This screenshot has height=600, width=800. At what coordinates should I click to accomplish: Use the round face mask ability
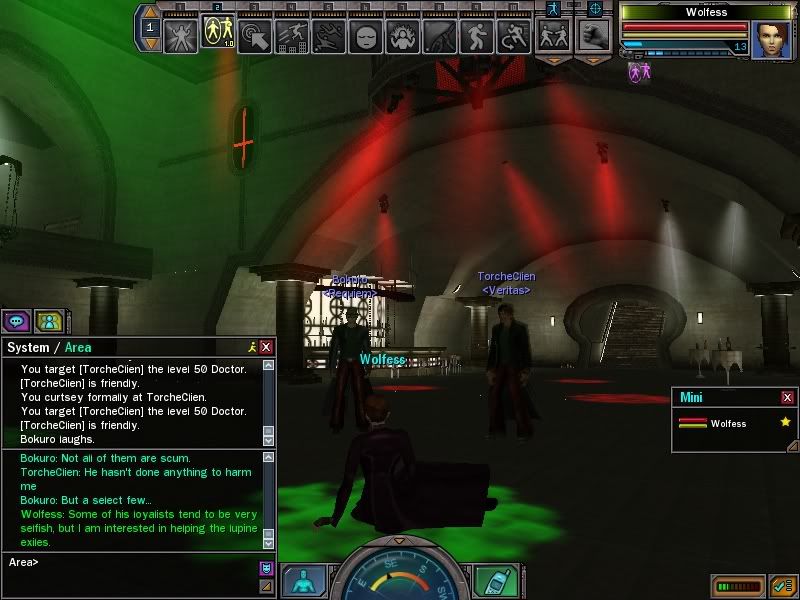point(365,37)
